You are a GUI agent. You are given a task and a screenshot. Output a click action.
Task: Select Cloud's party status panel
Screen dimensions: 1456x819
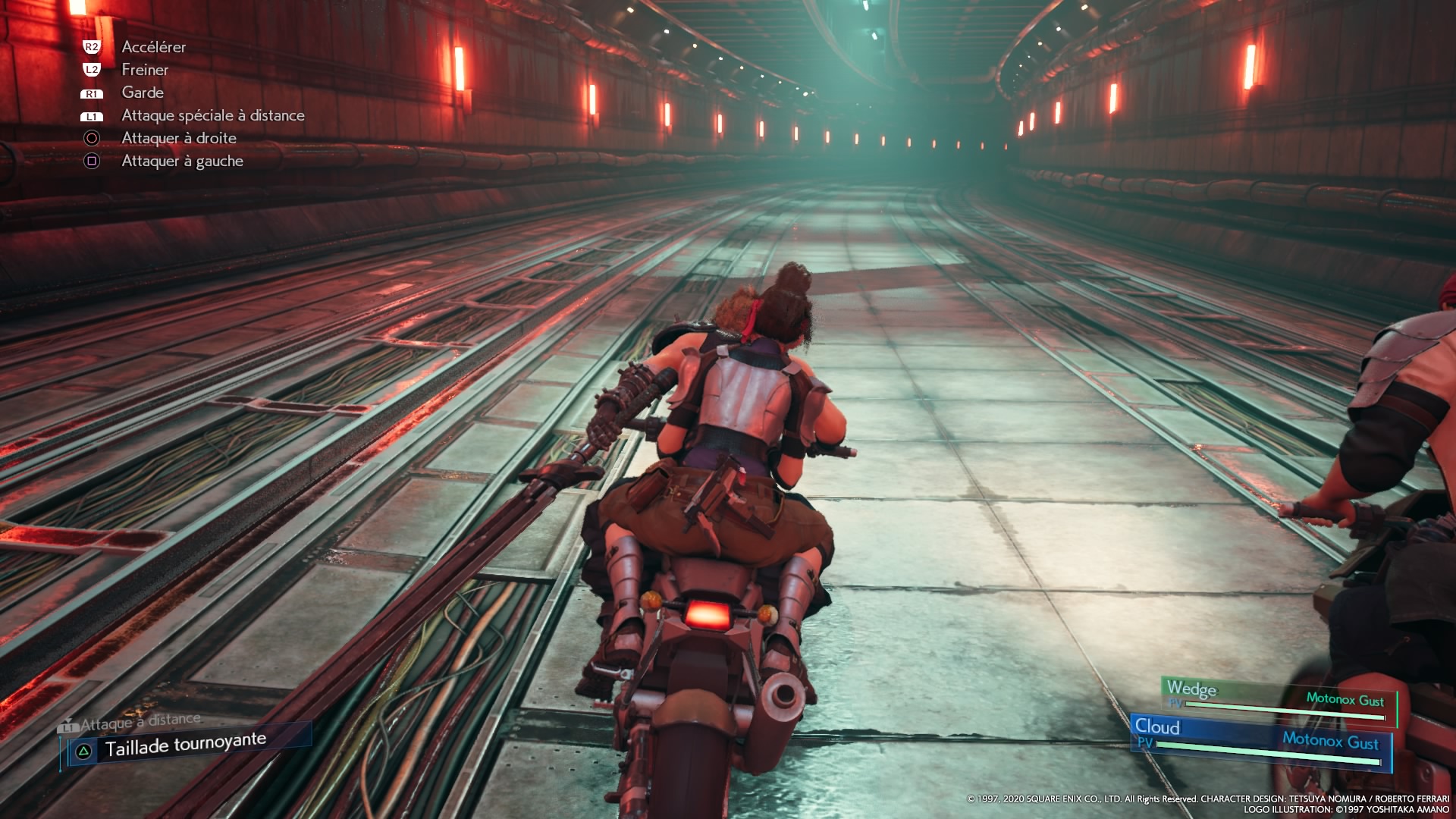[x=1260, y=741]
